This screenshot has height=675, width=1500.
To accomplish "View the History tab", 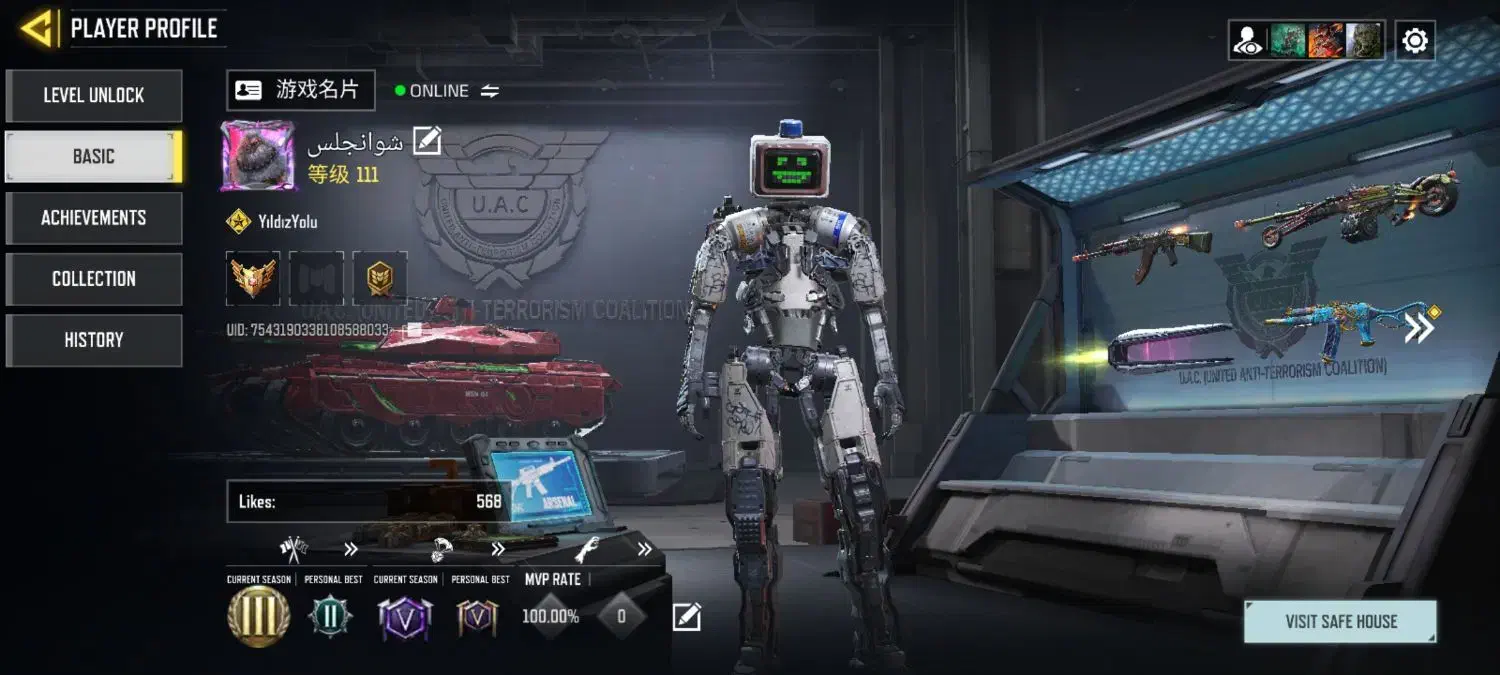I will 93,340.
